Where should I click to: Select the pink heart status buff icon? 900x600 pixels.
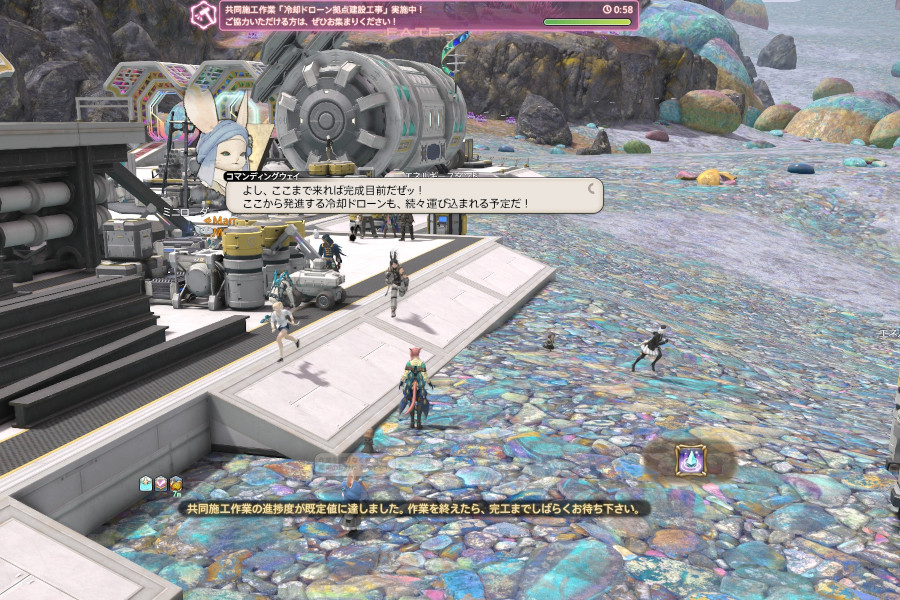pyautogui.click(x=161, y=483)
